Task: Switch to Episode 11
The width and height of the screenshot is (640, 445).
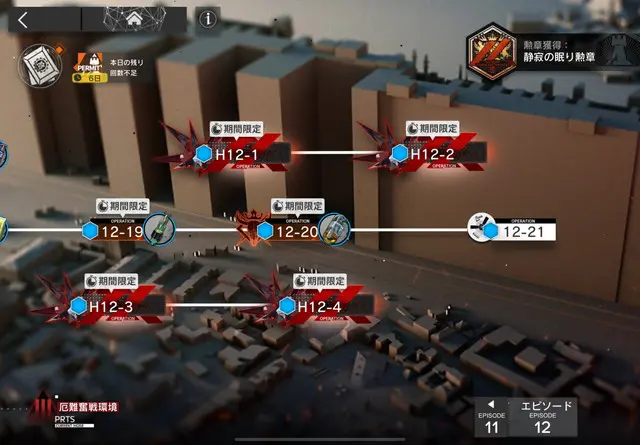Action: pos(489,420)
